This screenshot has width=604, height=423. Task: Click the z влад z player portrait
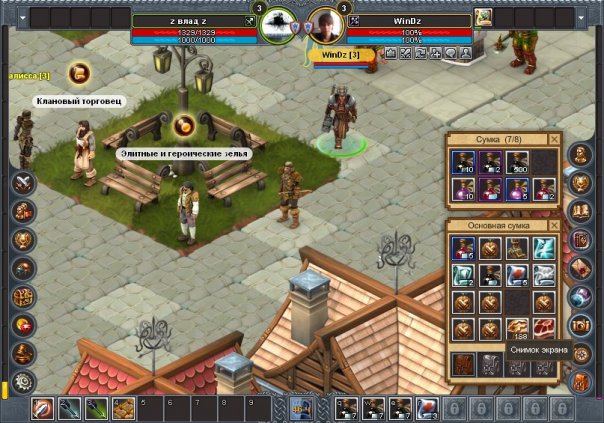pyautogui.click(x=277, y=25)
